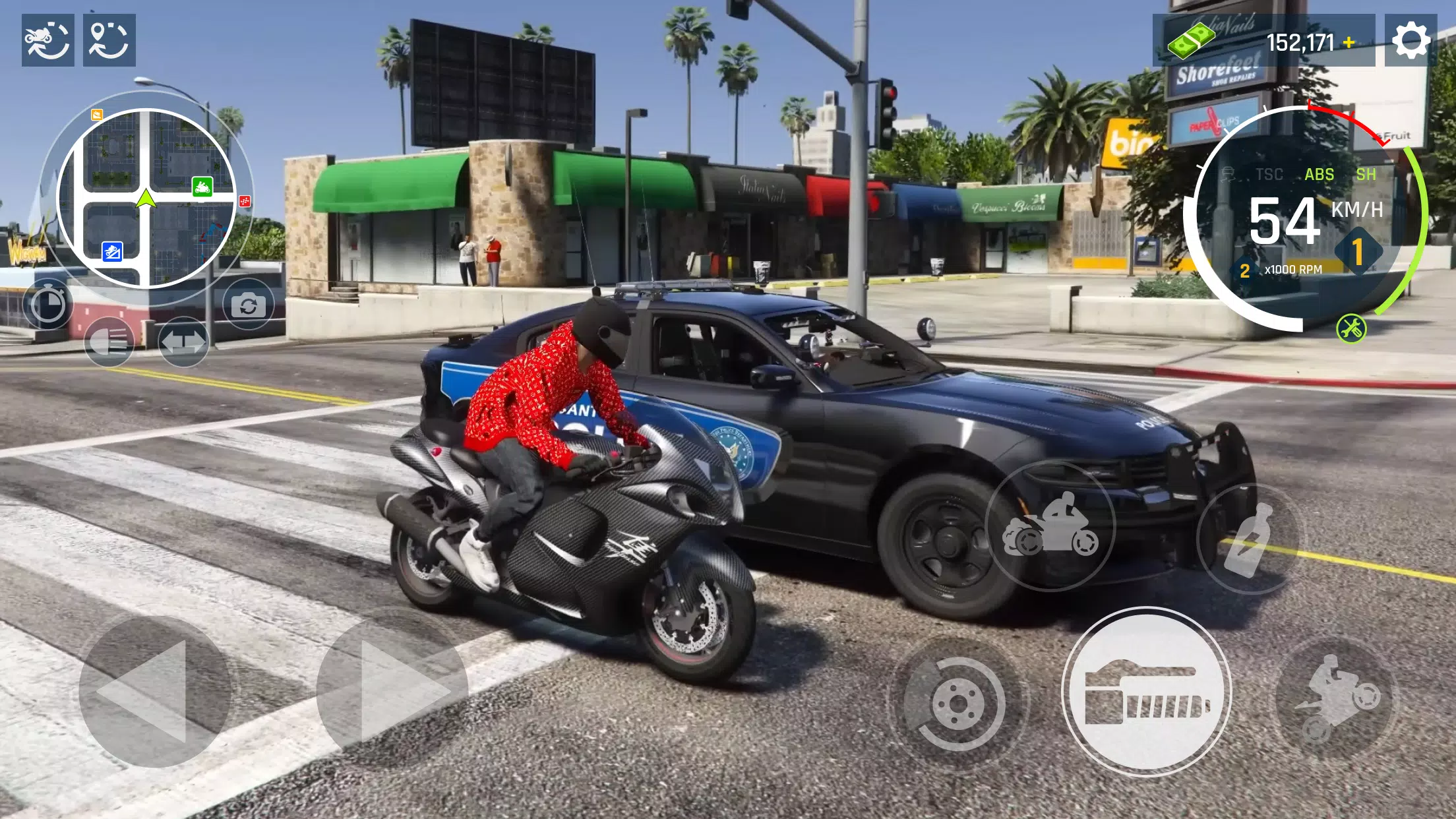Viewport: 1456px width, 819px height.
Task: Tap the plus to add money
Action: coord(1349,42)
